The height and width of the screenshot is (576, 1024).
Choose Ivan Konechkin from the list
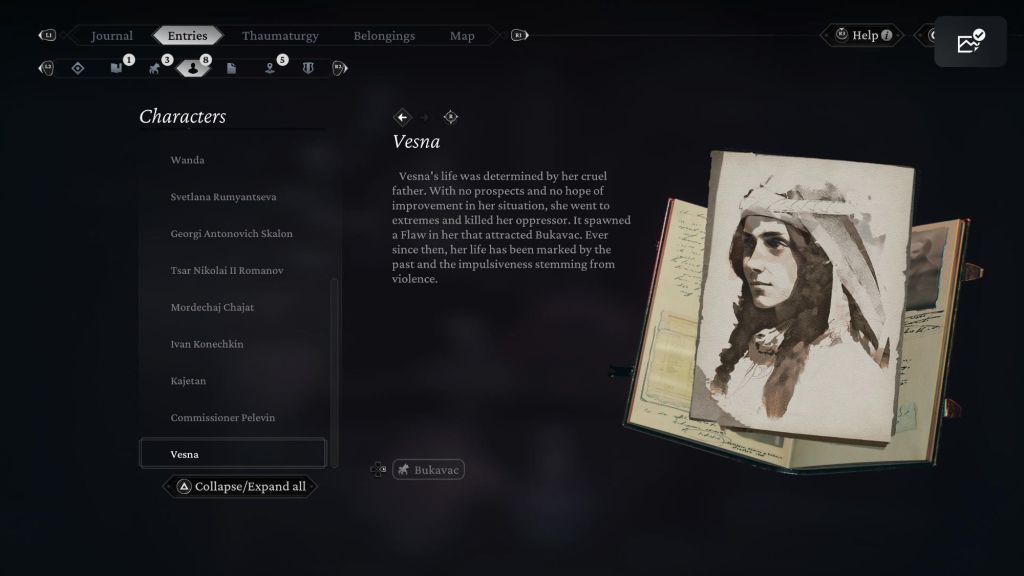pos(207,344)
